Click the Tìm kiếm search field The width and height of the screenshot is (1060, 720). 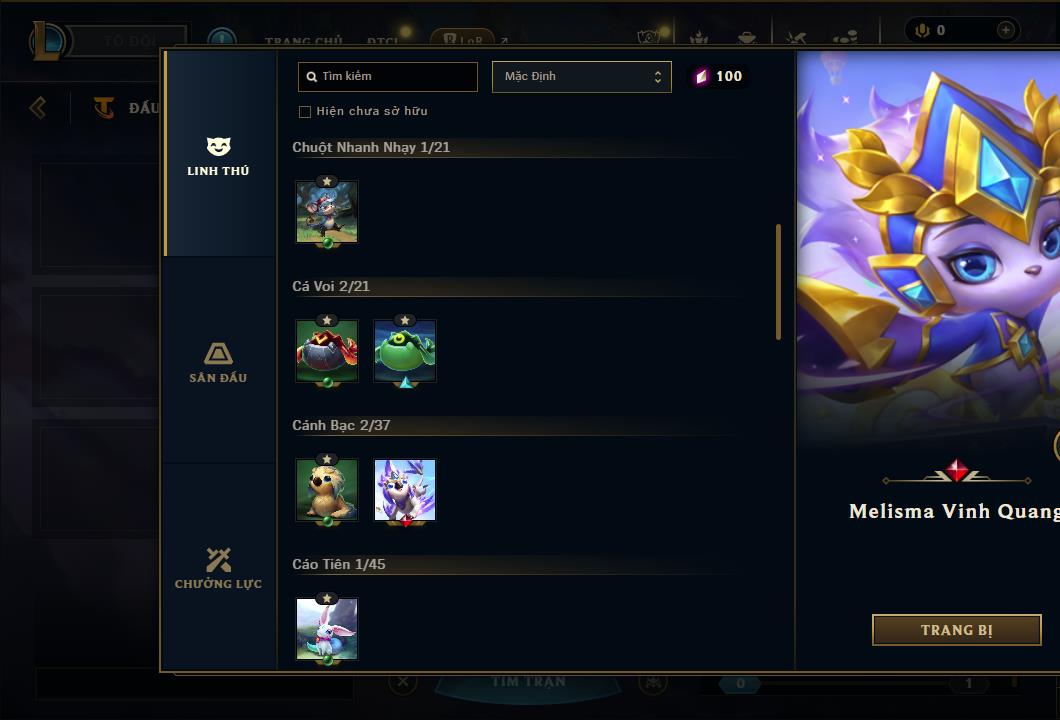tap(388, 76)
